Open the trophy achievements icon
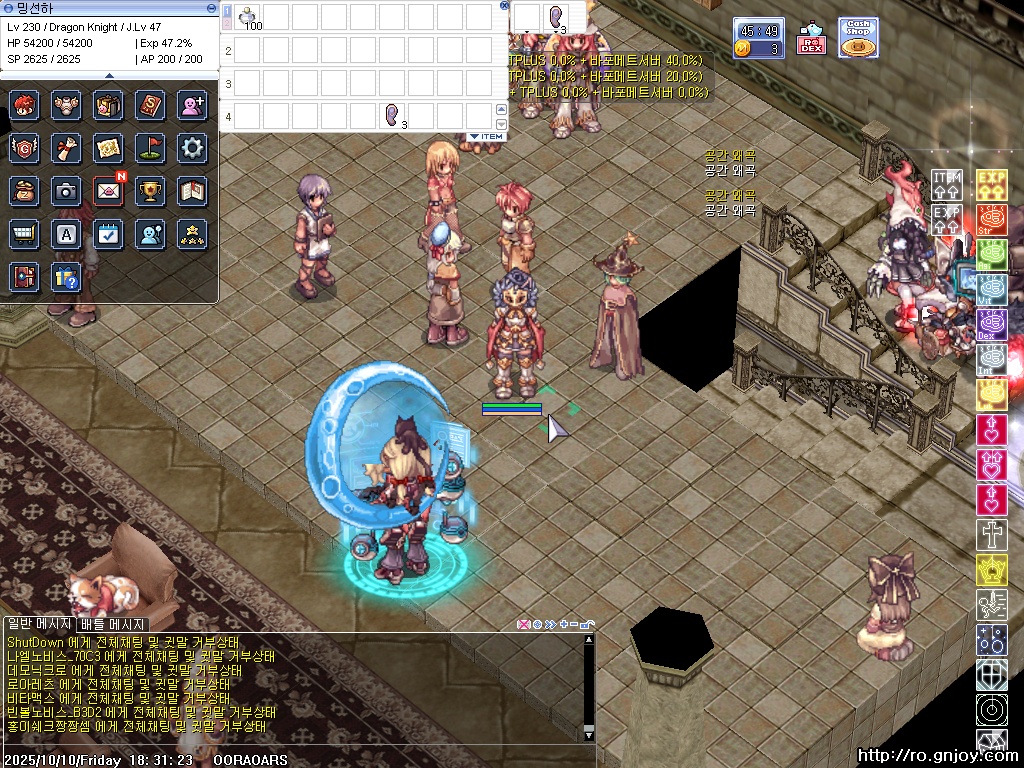Image resolution: width=1024 pixels, height=768 pixels. tap(150, 190)
